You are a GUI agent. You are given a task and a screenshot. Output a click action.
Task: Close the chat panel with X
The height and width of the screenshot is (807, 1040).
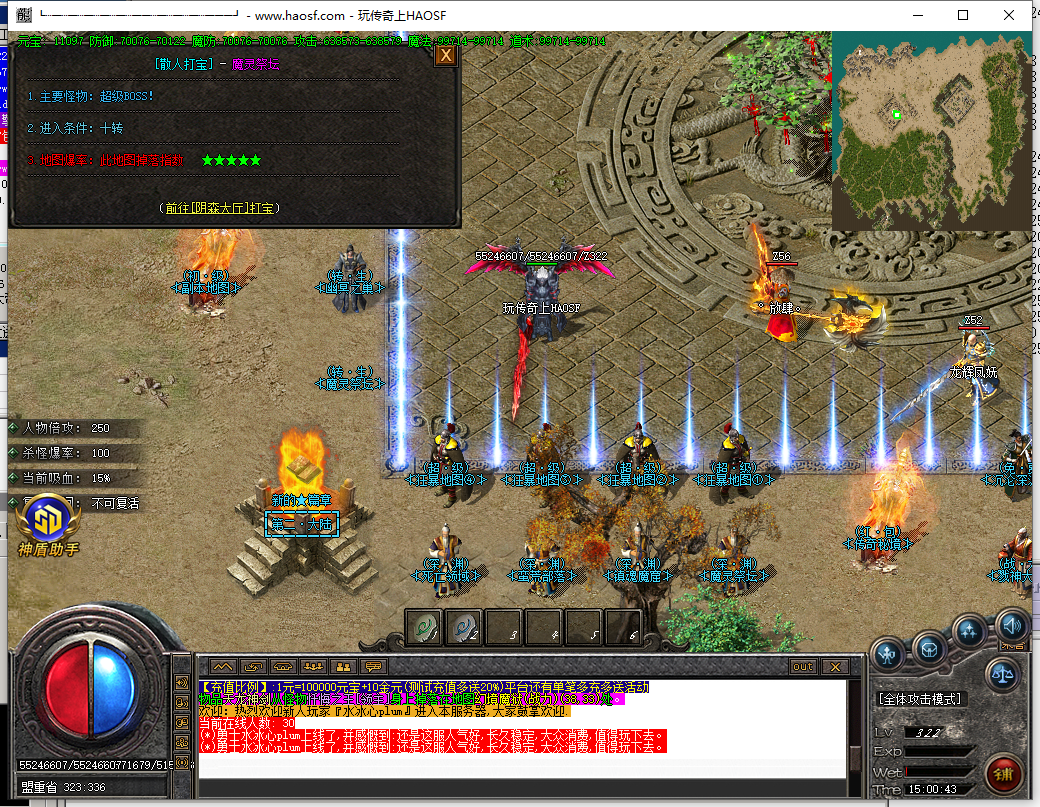click(x=834, y=666)
